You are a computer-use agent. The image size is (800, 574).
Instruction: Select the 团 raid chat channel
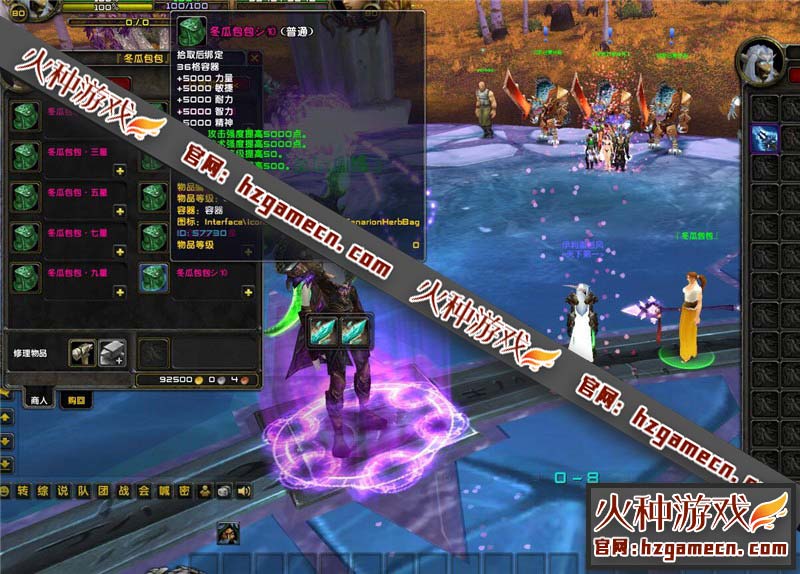102,490
